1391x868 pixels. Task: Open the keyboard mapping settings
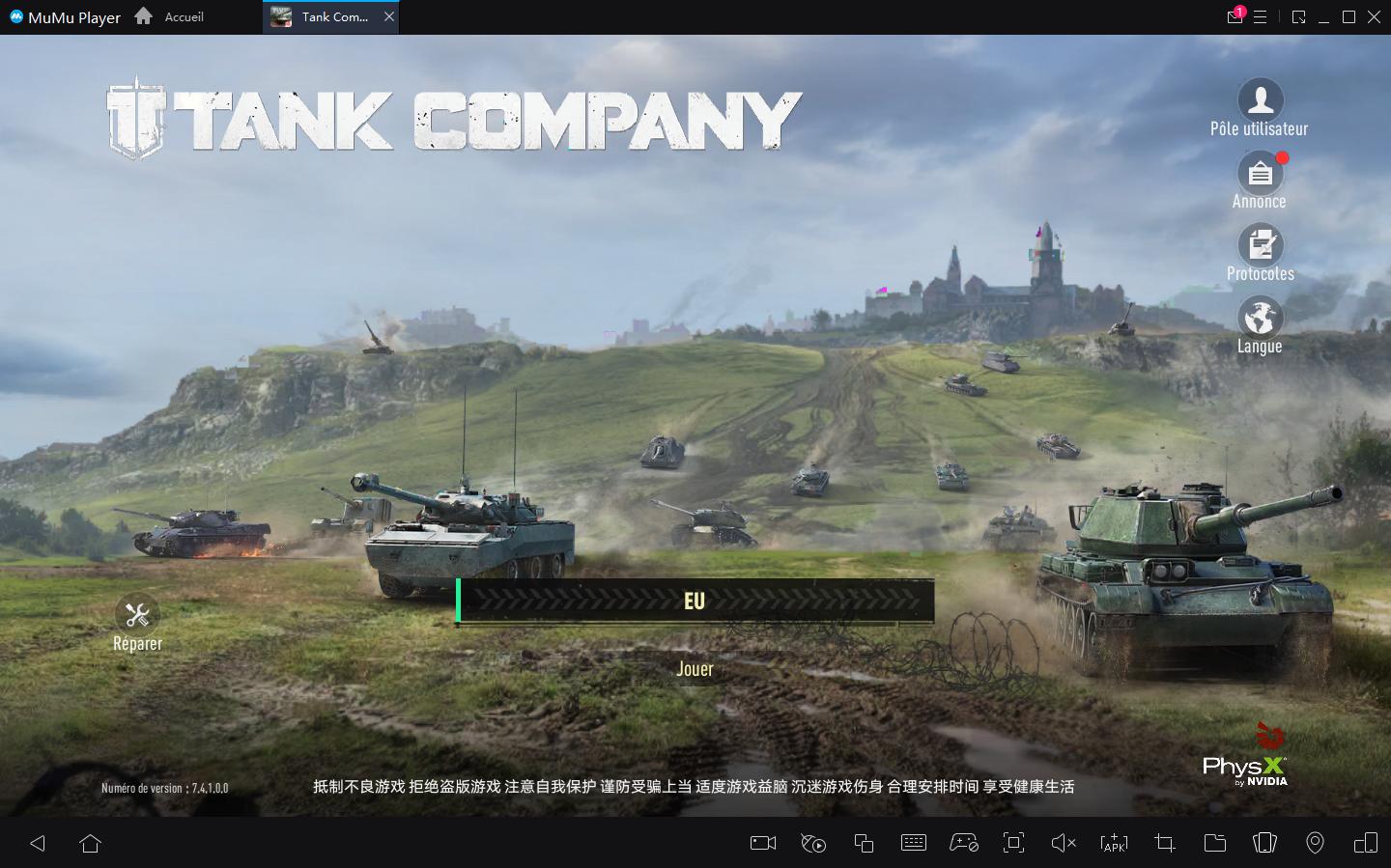[914, 843]
